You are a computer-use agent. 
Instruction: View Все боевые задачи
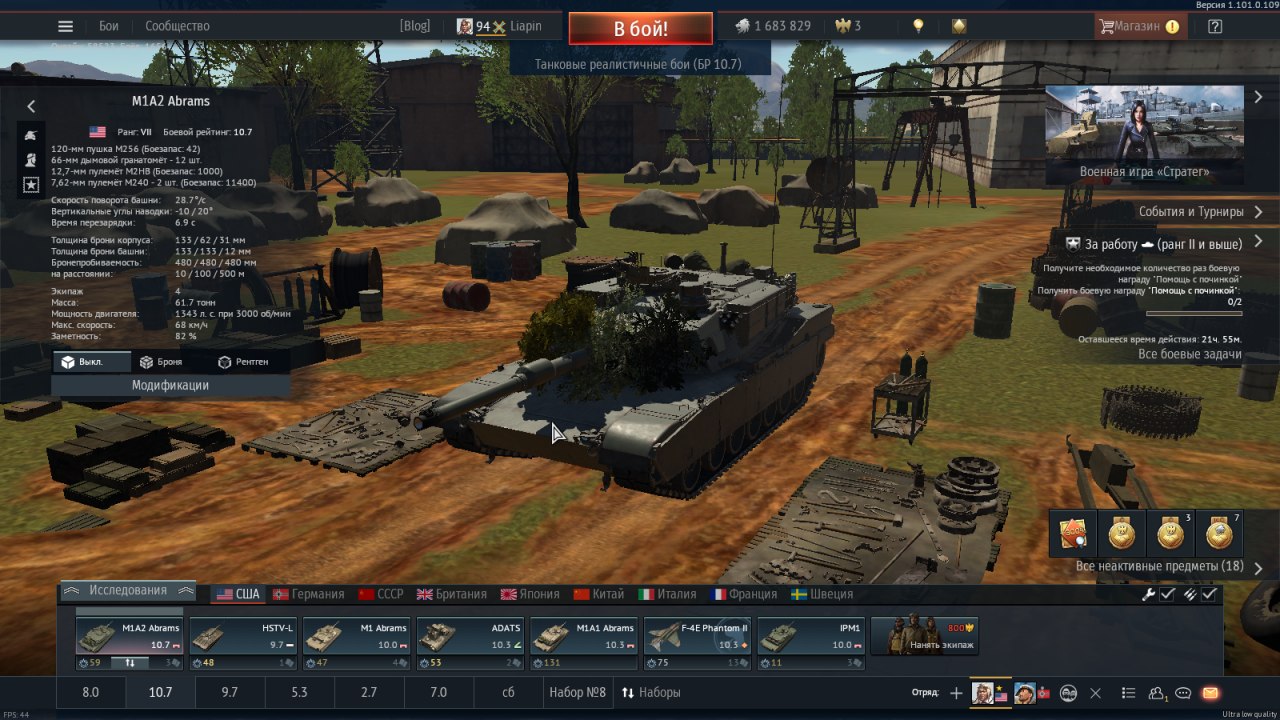coord(1189,354)
